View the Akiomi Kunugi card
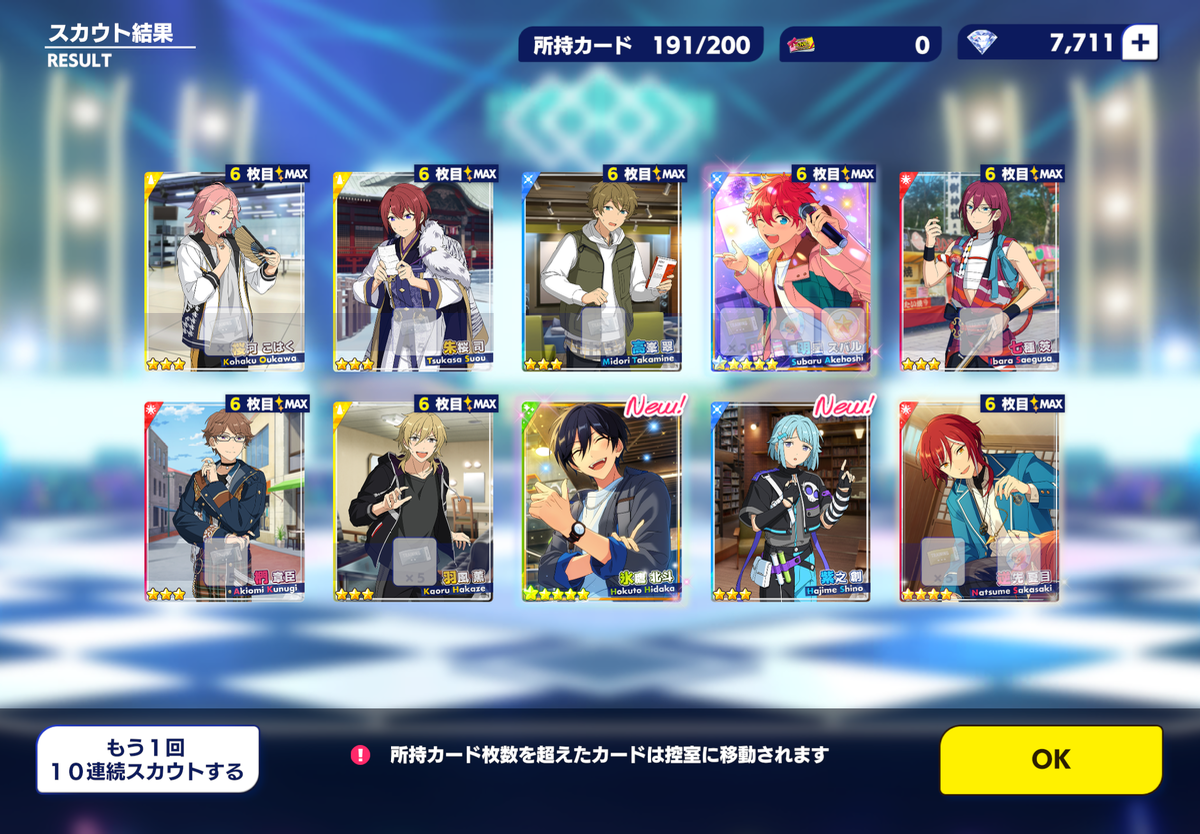Image resolution: width=1200 pixels, height=834 pixels. (225, 502)
